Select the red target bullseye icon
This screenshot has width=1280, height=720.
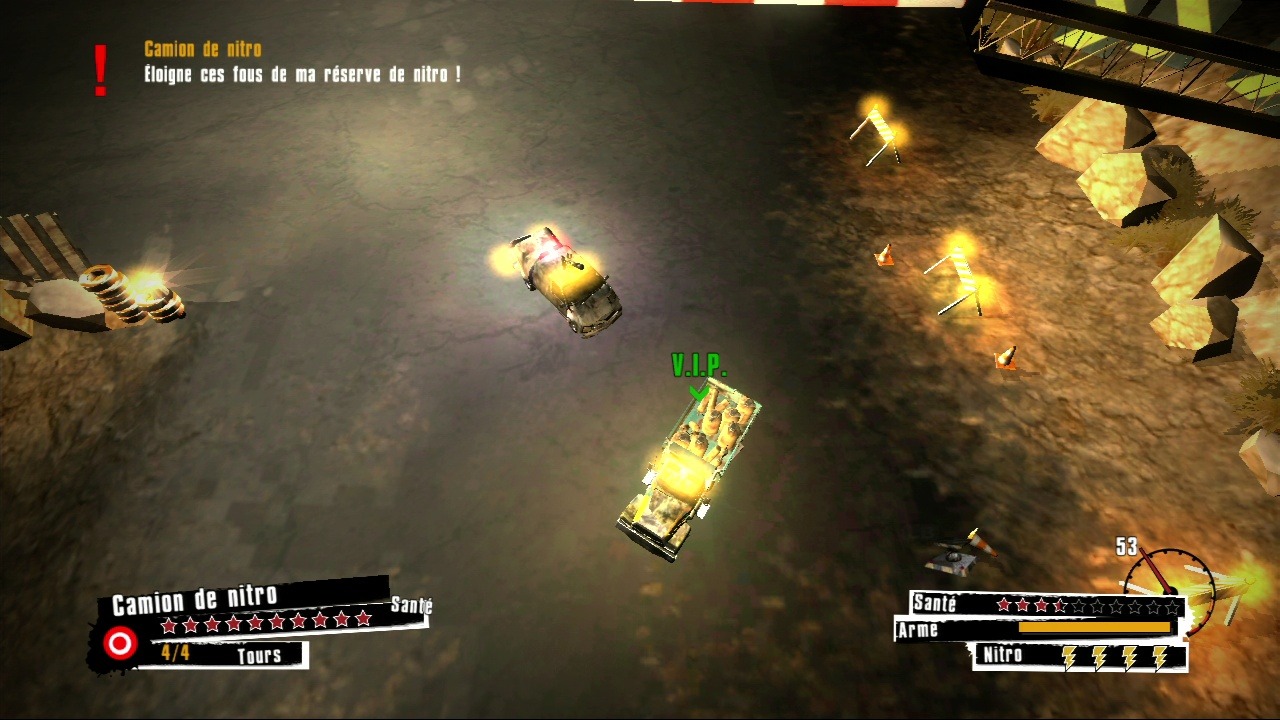(119, 642)
